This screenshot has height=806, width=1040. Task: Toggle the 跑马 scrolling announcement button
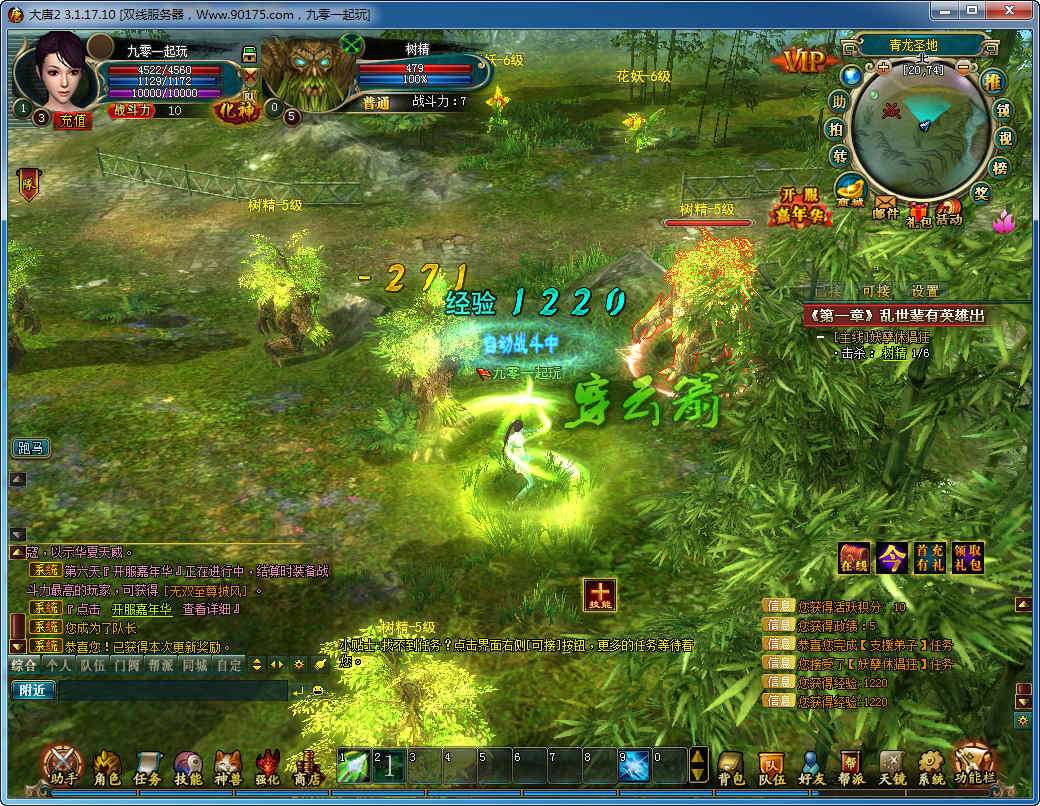click(30, 448)
